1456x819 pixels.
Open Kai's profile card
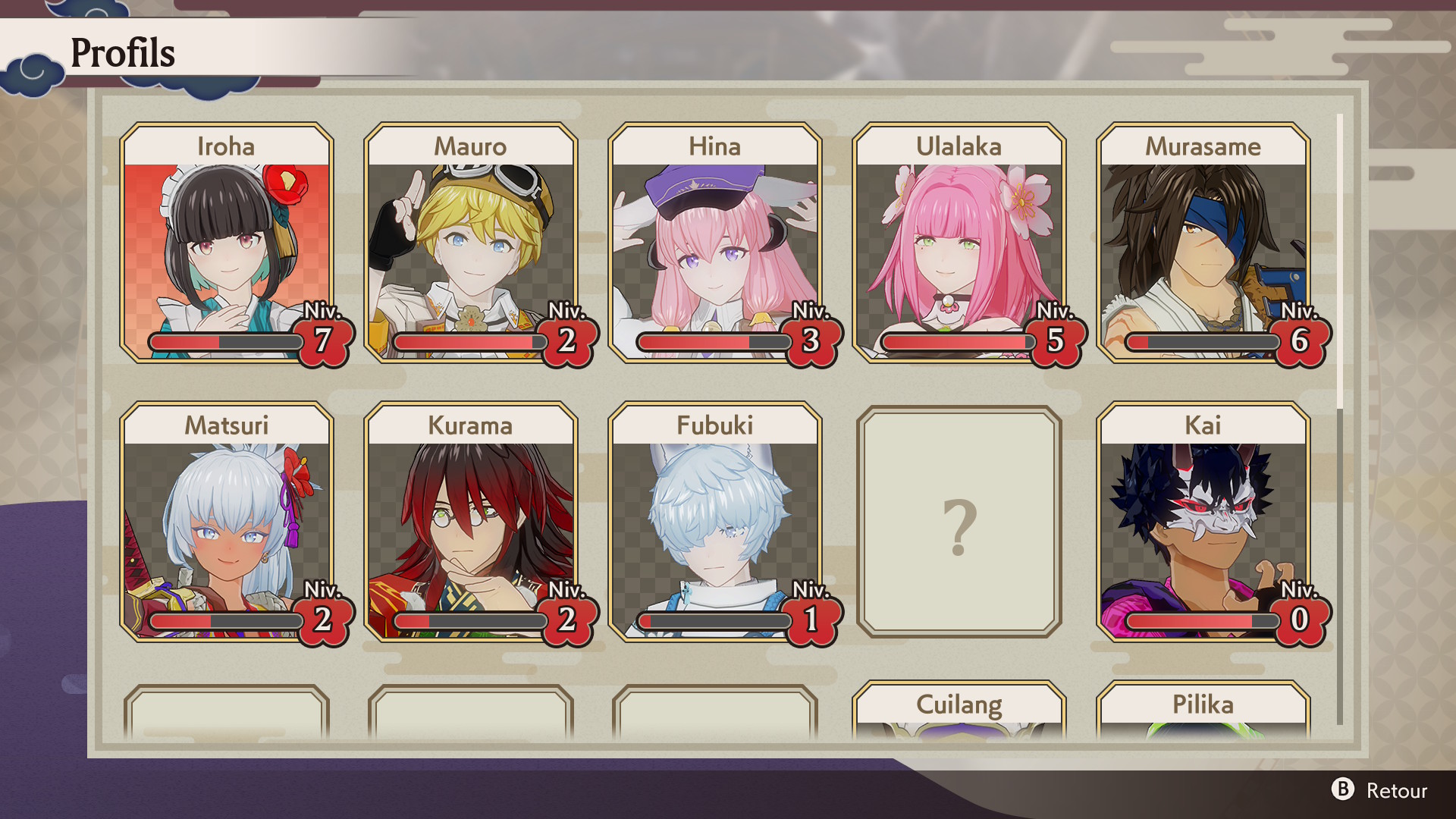coord(1203,522)
